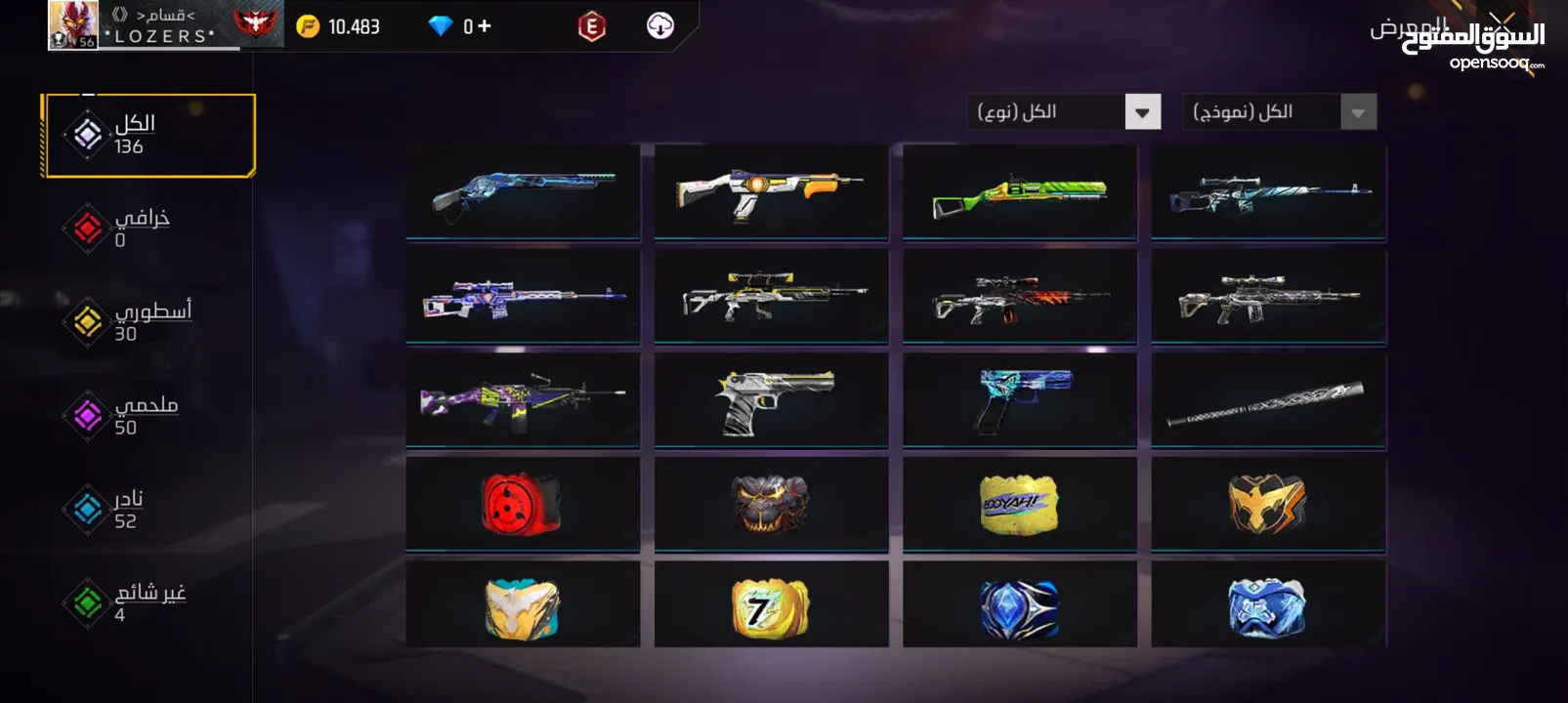Select the blue shotgun skin
Screen dimensions: 1568x703
point(523,192)
